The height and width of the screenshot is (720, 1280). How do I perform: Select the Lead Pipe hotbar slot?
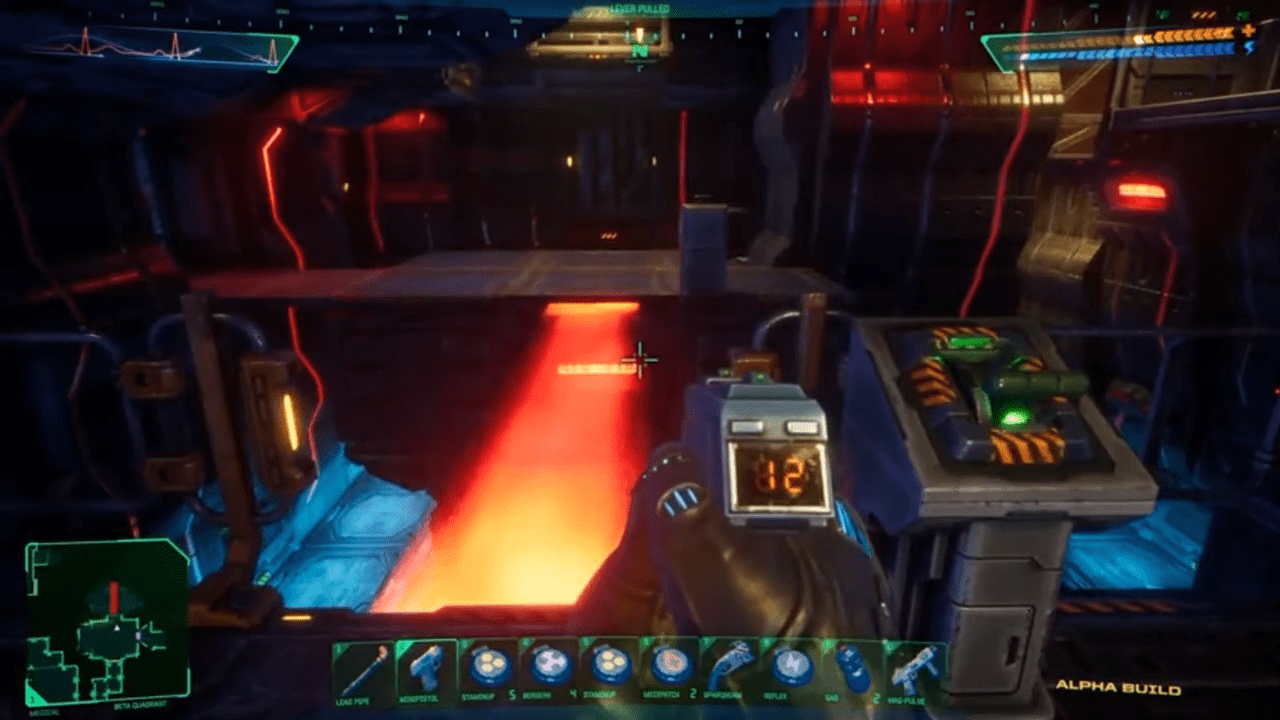click(x=362, y=668)
